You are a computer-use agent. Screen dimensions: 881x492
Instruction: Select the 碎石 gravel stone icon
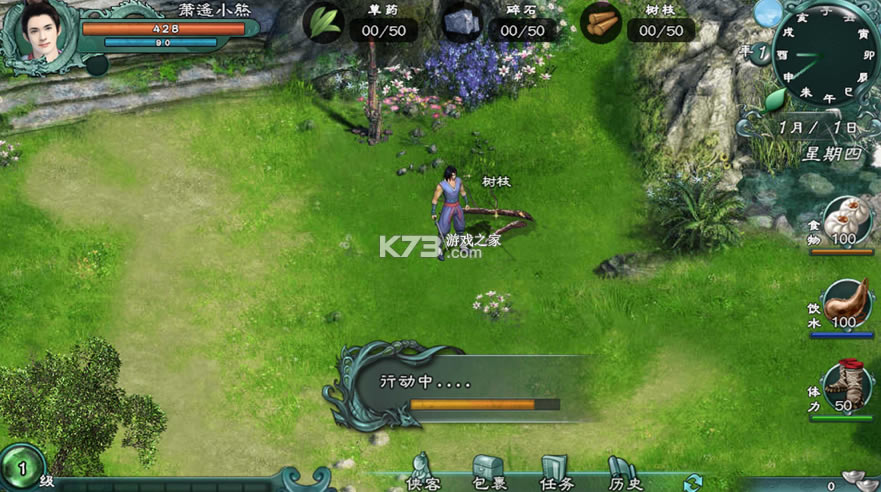[x=462, y=23]
